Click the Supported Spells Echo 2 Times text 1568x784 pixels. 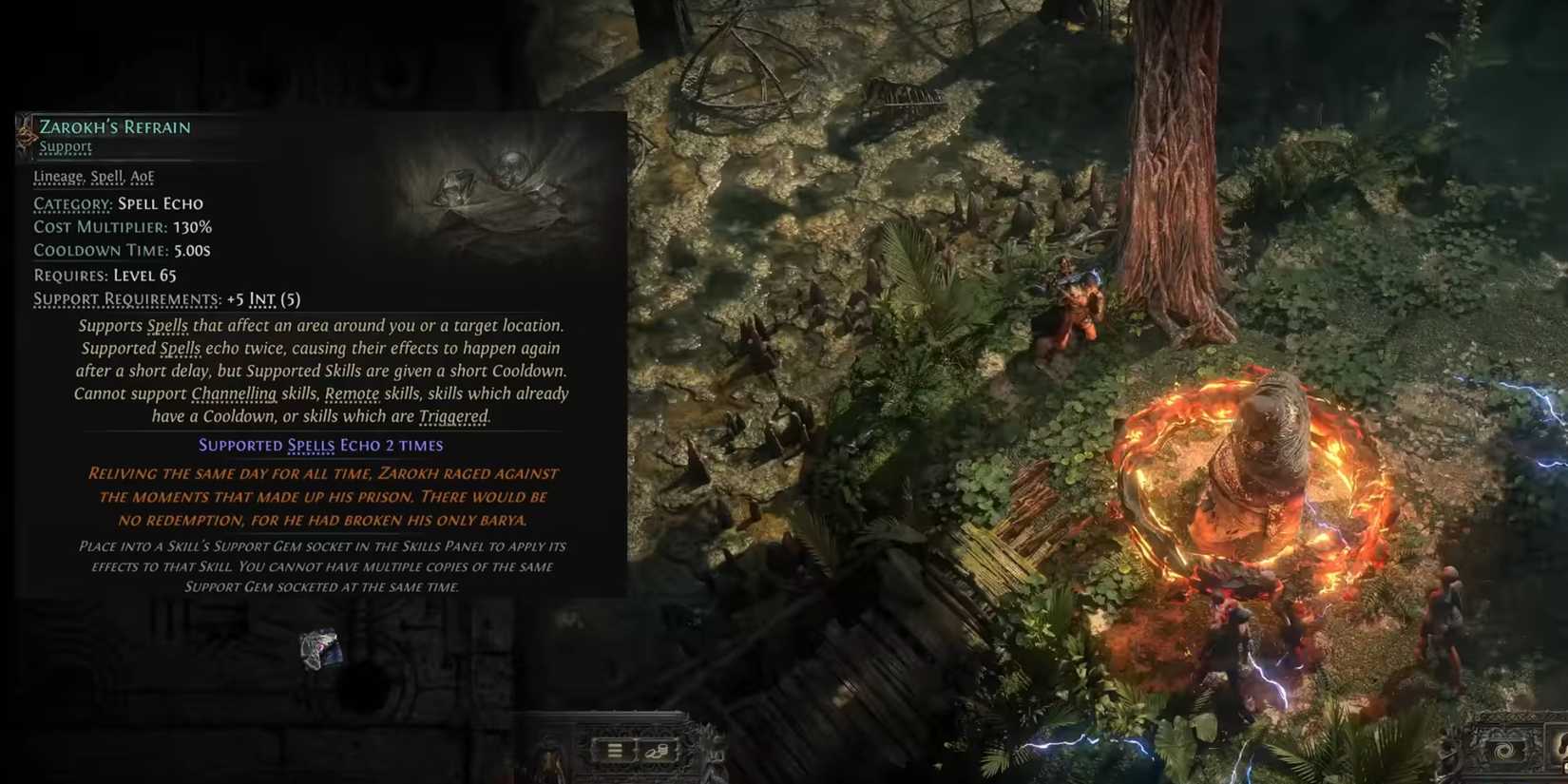(x=320, y=445)
